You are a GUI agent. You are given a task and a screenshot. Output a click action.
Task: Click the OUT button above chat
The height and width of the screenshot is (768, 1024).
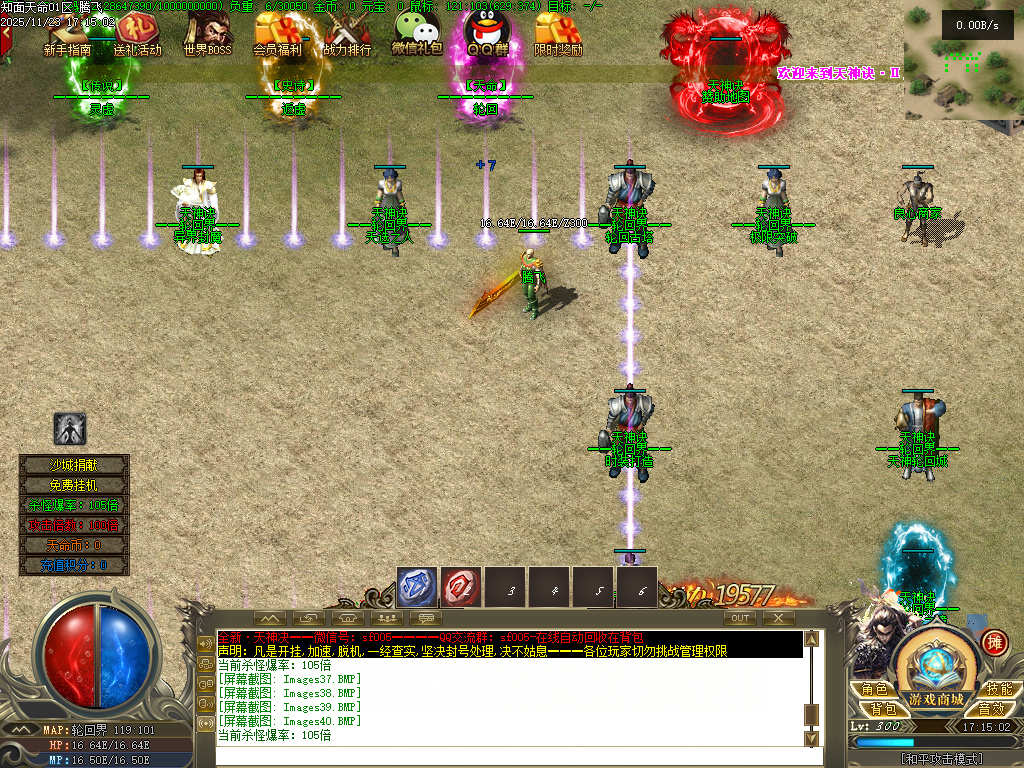point(740,618)
